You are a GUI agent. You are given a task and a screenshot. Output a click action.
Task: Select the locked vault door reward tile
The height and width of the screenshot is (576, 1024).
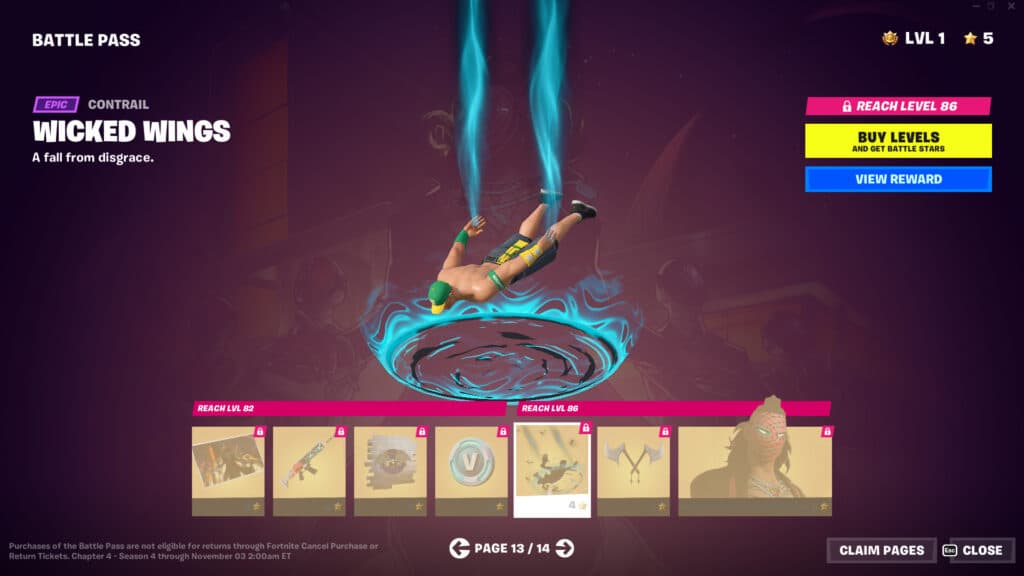pyautogui.click(x=390, y=471)
